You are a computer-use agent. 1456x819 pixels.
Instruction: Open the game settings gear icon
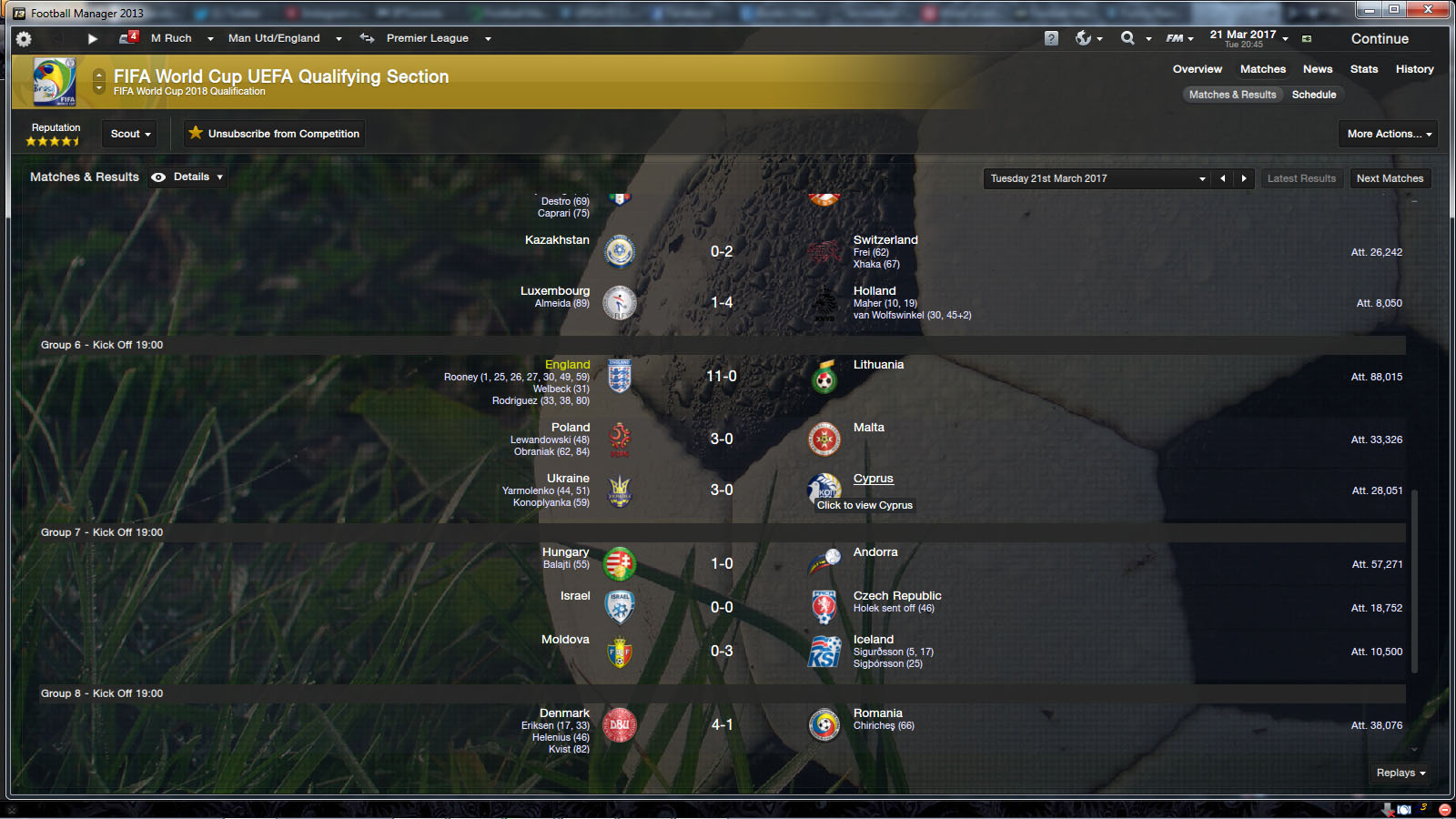[24, 39]
